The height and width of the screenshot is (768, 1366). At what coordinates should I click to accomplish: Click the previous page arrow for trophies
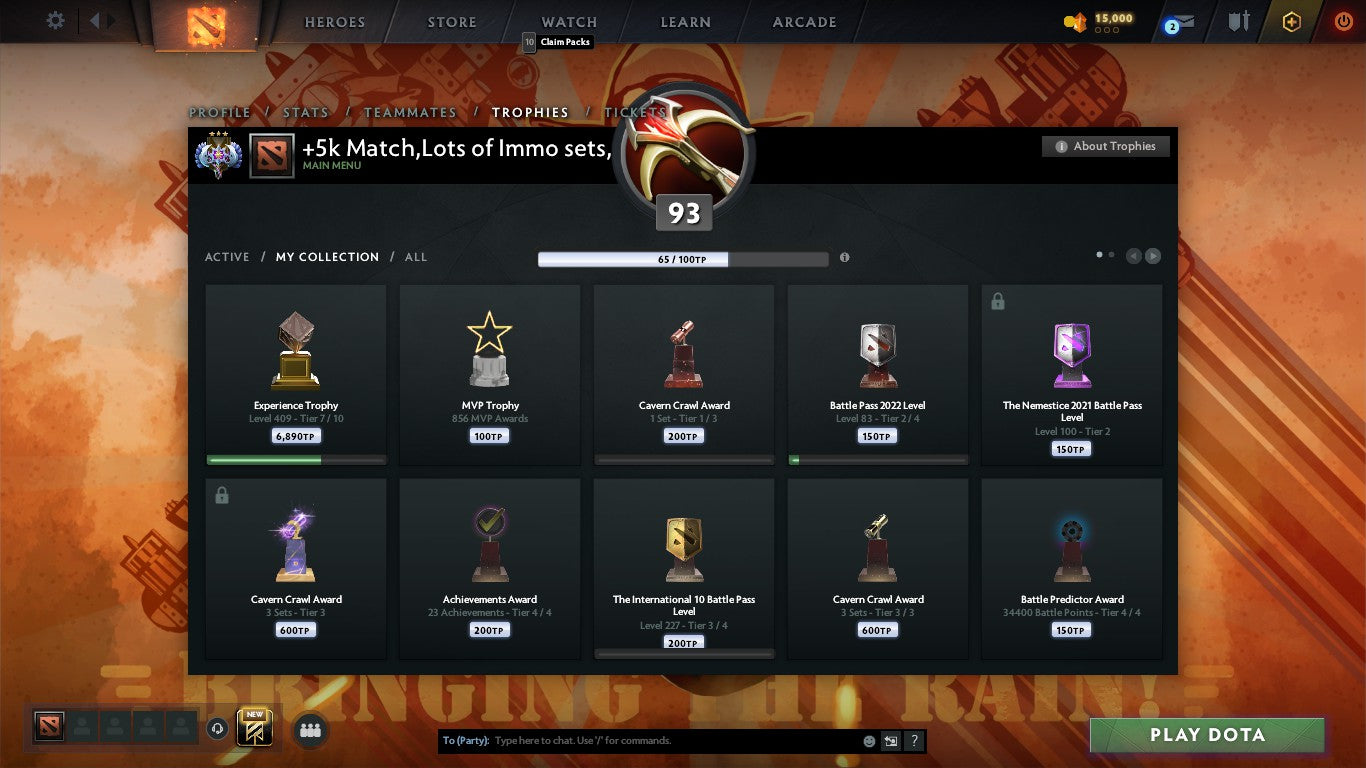1133,255
